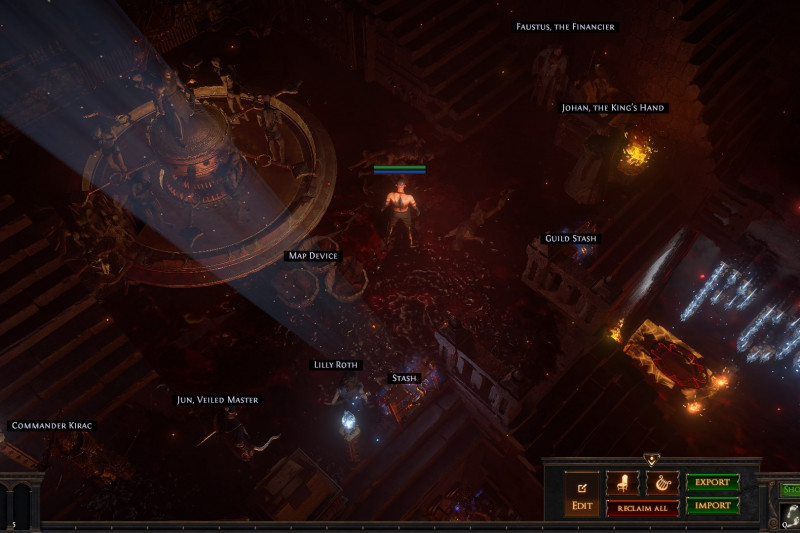Image resolution: width=800 pixels, height=533 pixels.
Task: Open the chair decorations button
Action: pyautogui.click(x=622, y=484)
